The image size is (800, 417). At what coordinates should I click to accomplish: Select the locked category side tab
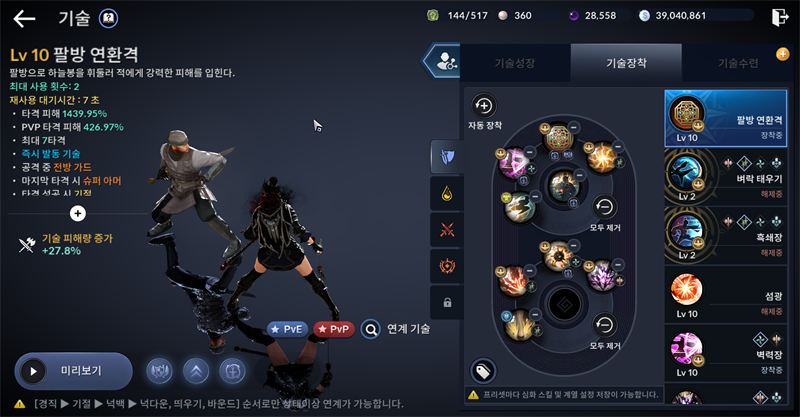coord(446,301)
